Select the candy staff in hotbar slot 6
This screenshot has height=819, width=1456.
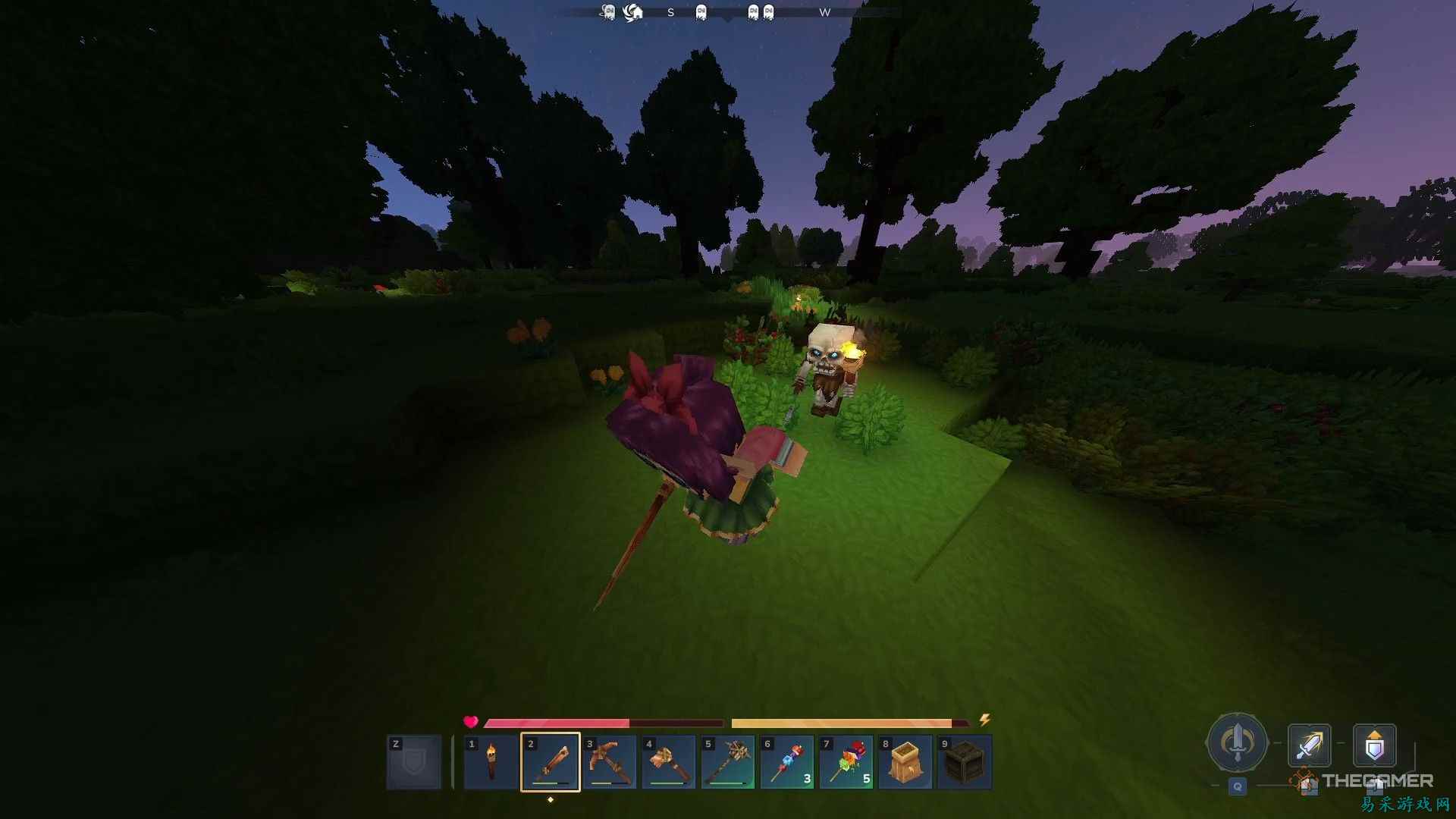[x=787, y=762]
